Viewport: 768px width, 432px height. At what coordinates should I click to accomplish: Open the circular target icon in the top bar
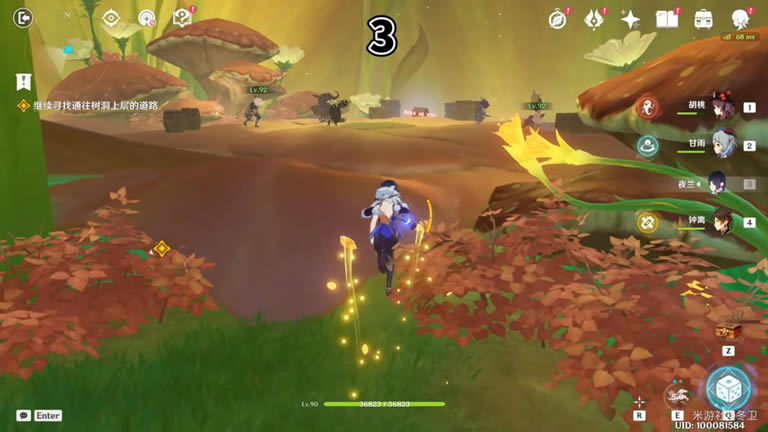click(111, 18)
